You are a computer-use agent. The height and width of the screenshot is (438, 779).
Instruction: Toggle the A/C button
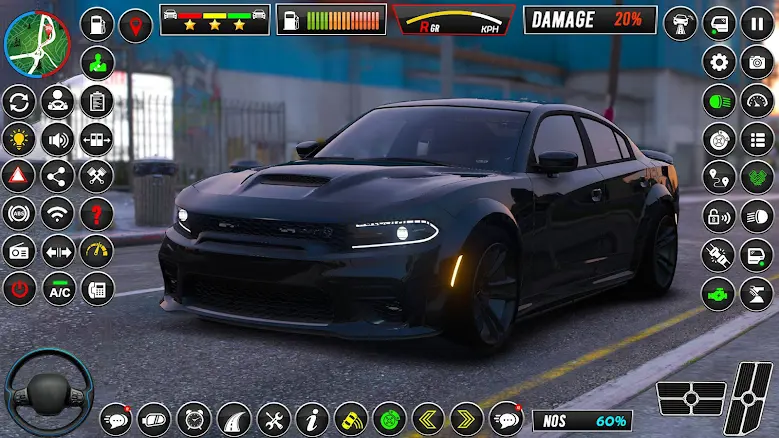click(58, 290)
